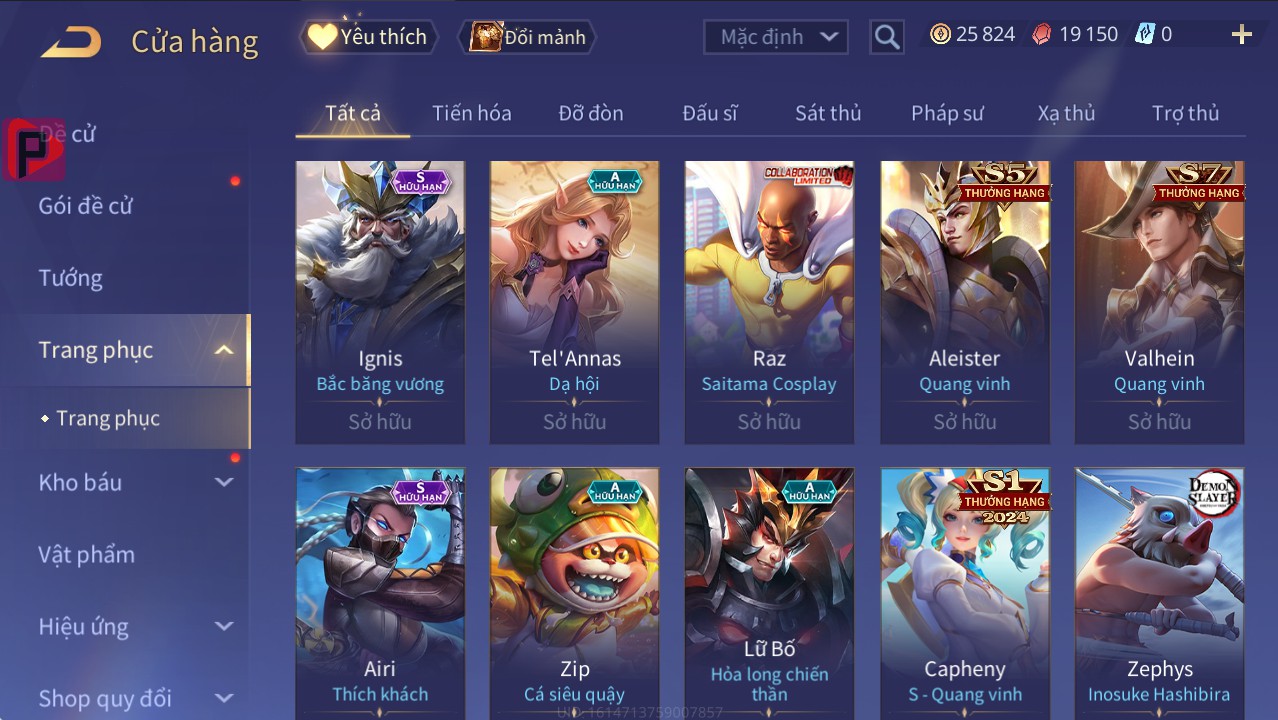Switch to the Trợ thủ tab
This screenshot has width=1278, height=720.
(1184, 113)
